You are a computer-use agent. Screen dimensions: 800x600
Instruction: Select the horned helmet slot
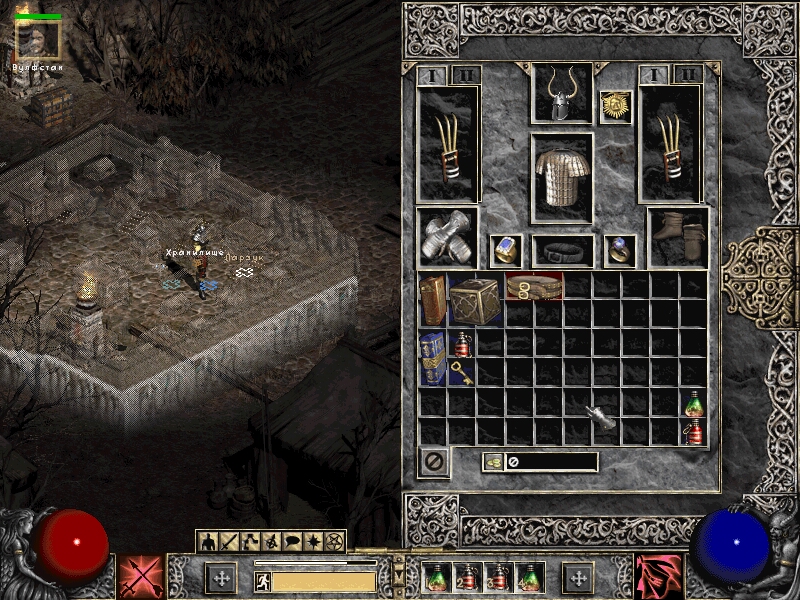pos(561,93)
